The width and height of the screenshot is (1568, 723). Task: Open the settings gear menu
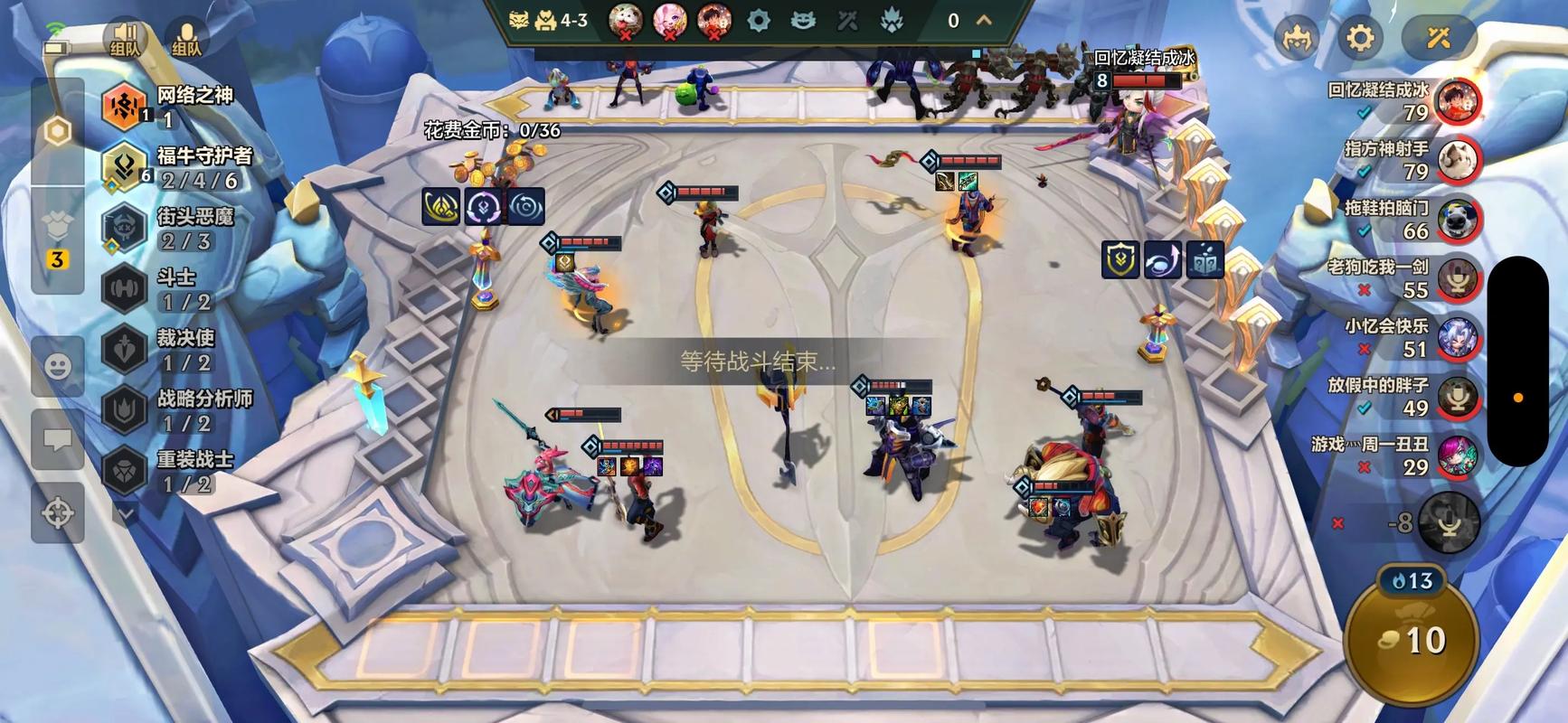pos(1360,38)
